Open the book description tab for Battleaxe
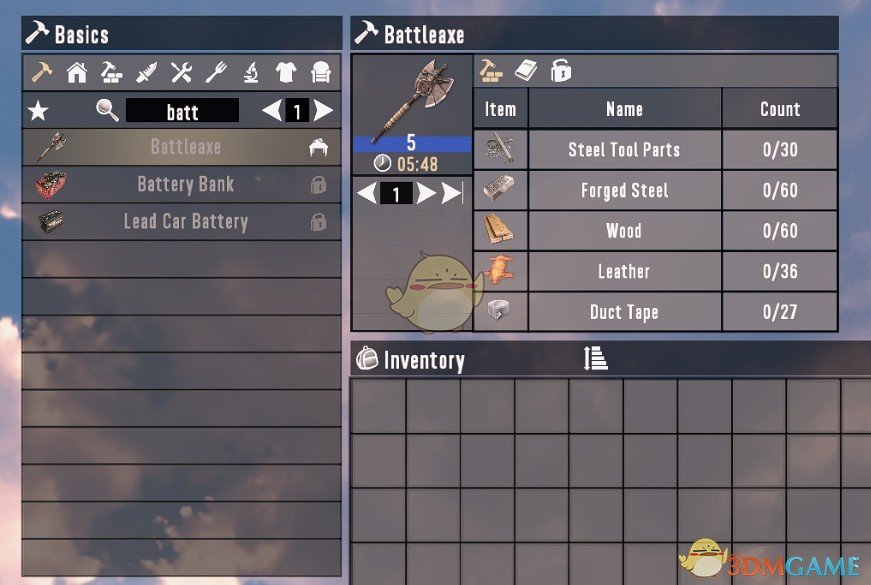871x585 pixels. pos(526,70)
